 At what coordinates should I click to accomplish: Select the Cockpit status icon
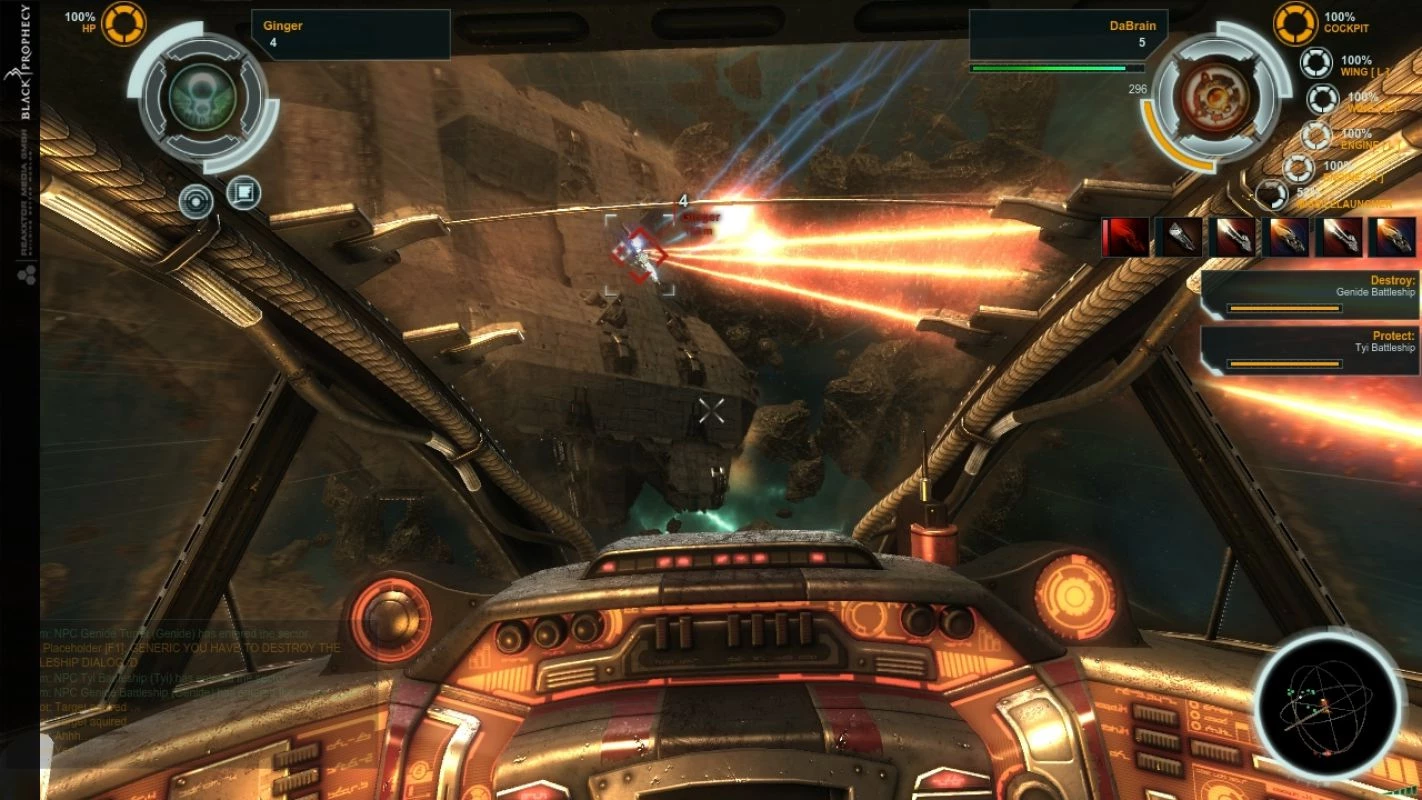coord(1295,23)
